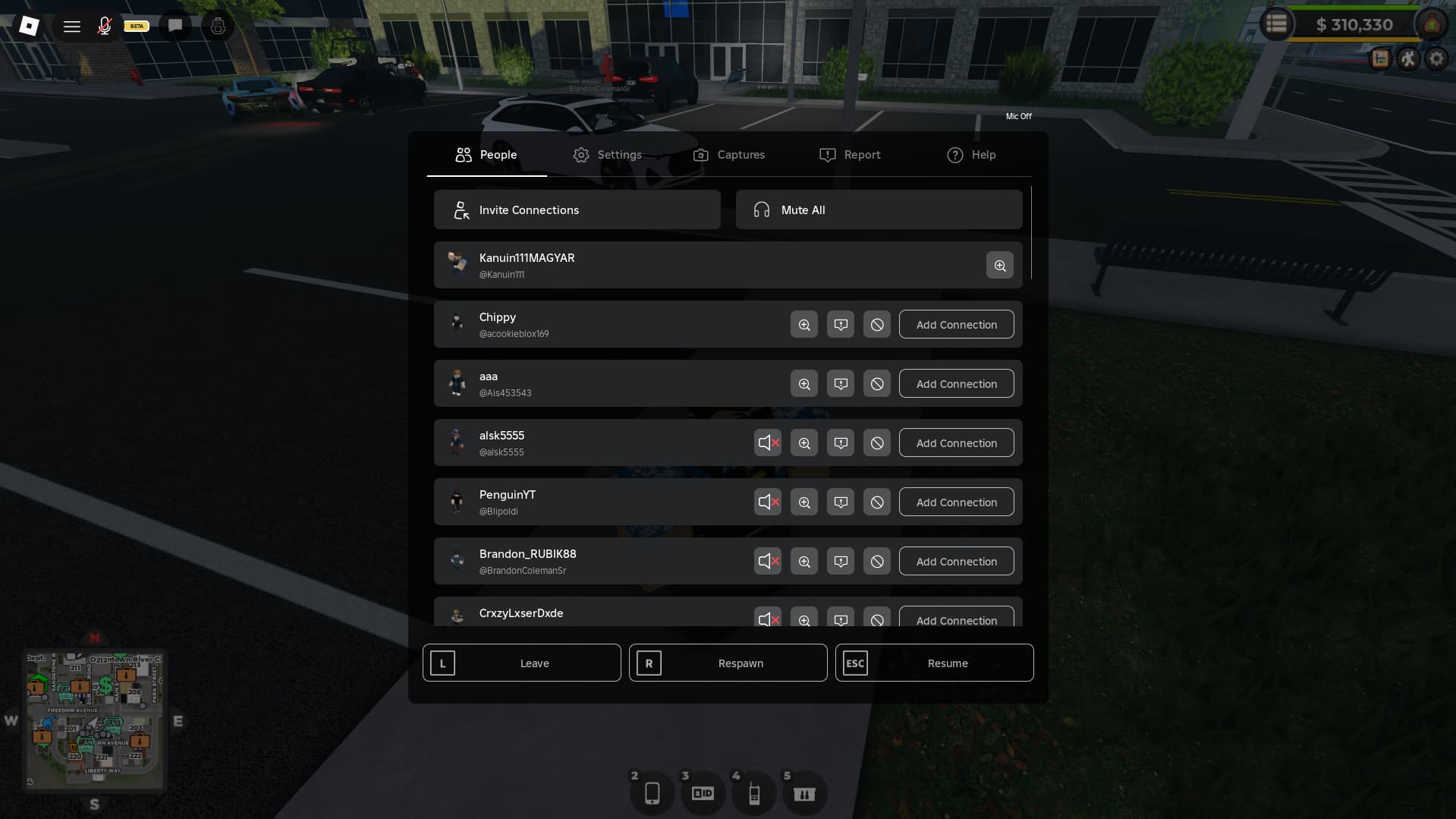Viewport: 1456px width, 819px height.
Task: Select the radio in hotbar slot 4
Action: 753,792
